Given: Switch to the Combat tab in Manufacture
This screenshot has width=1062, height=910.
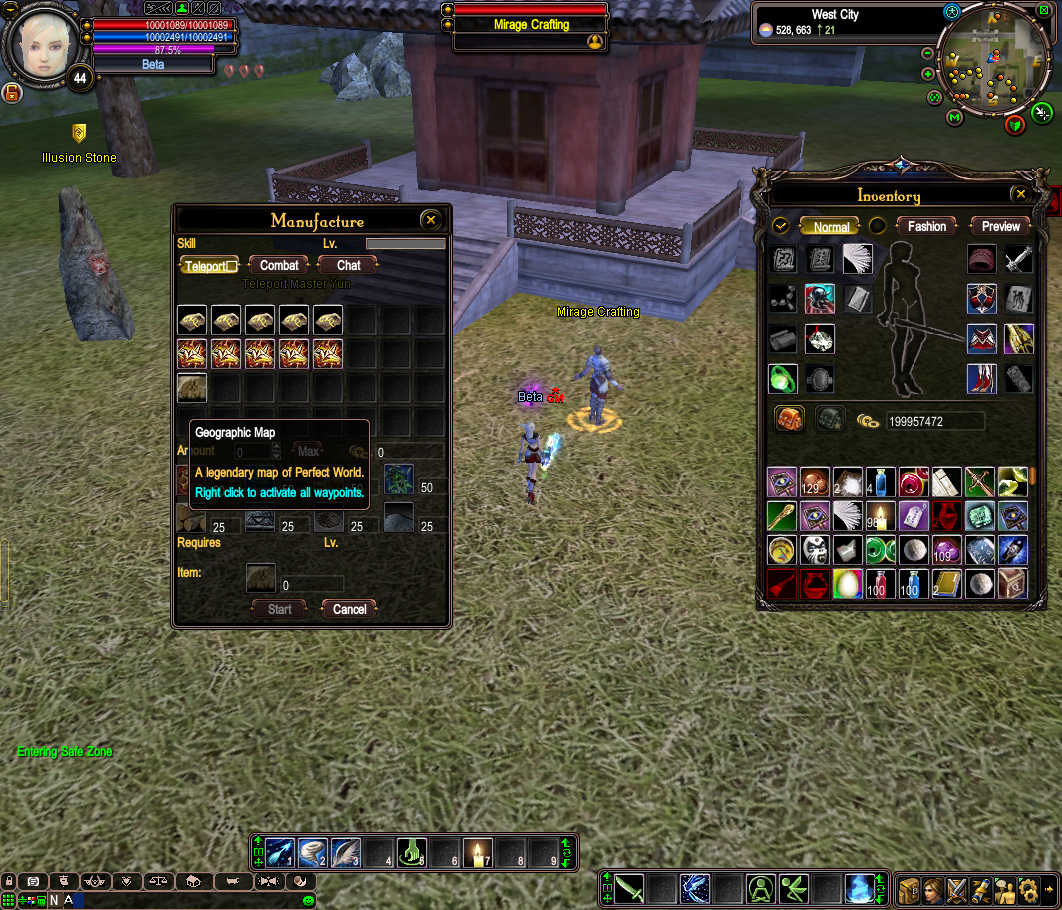Looking at the screenshot, I should pos(279,265).
